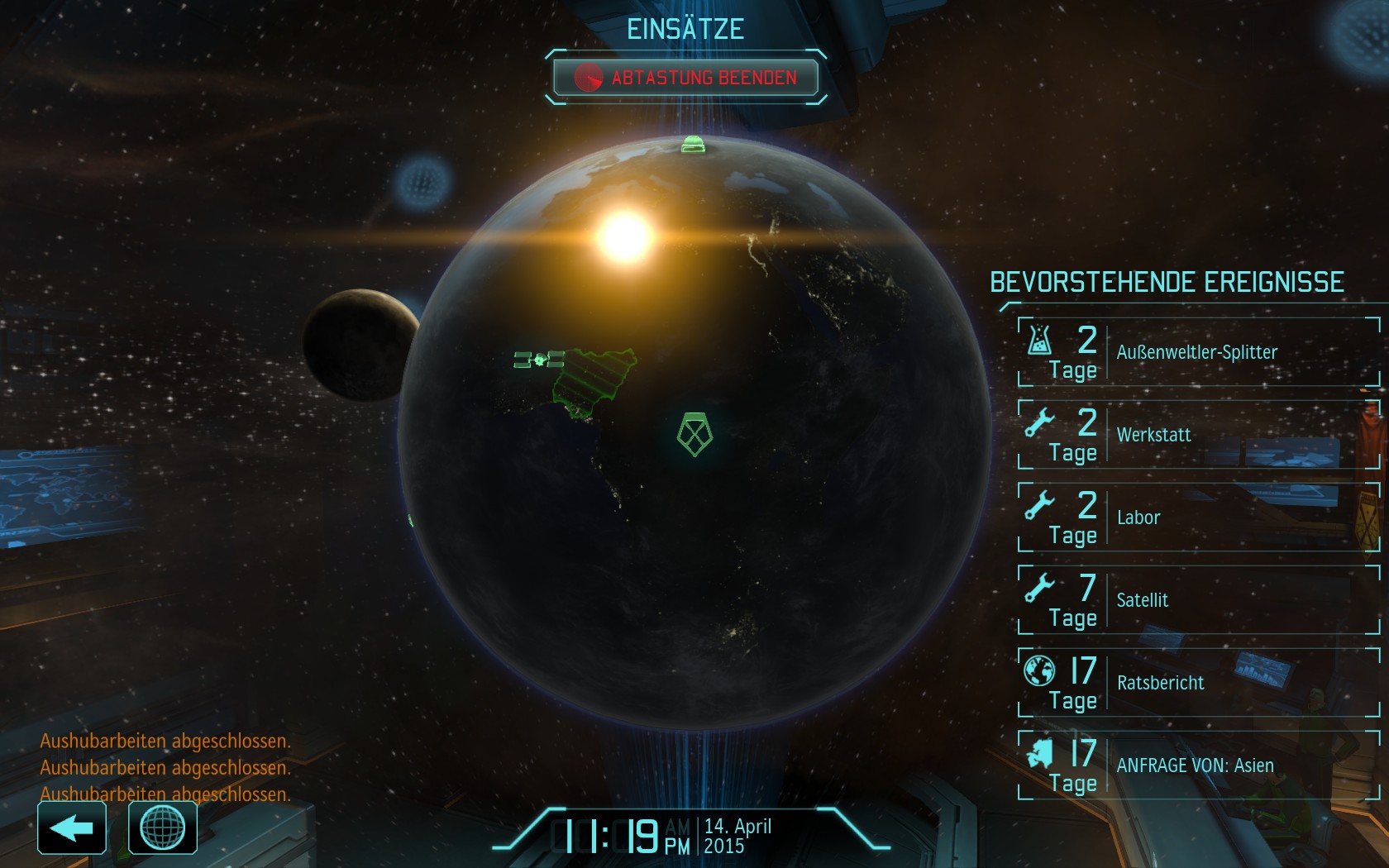Select the XCOM base marker on globe
This screenshot has width=1389, height=868.
click(x=694, y=434)
